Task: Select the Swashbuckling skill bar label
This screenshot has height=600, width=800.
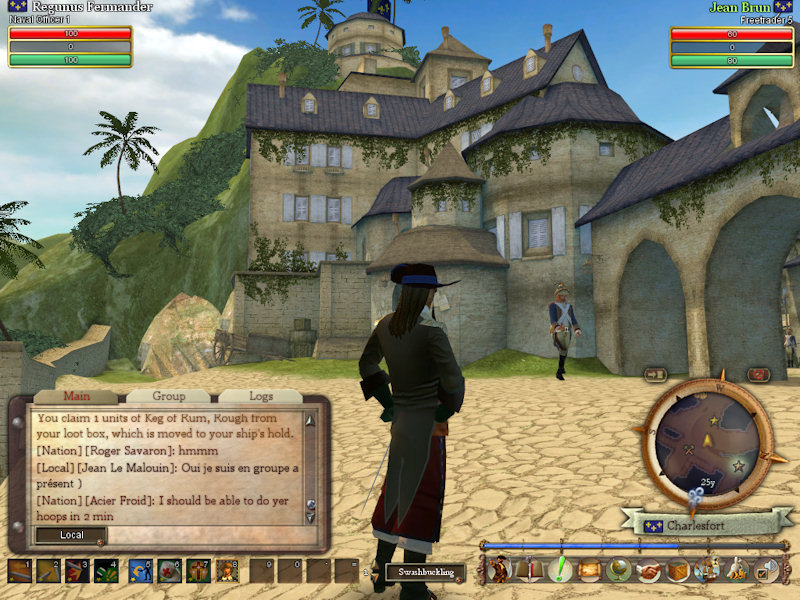Action: tap(427, 573)
